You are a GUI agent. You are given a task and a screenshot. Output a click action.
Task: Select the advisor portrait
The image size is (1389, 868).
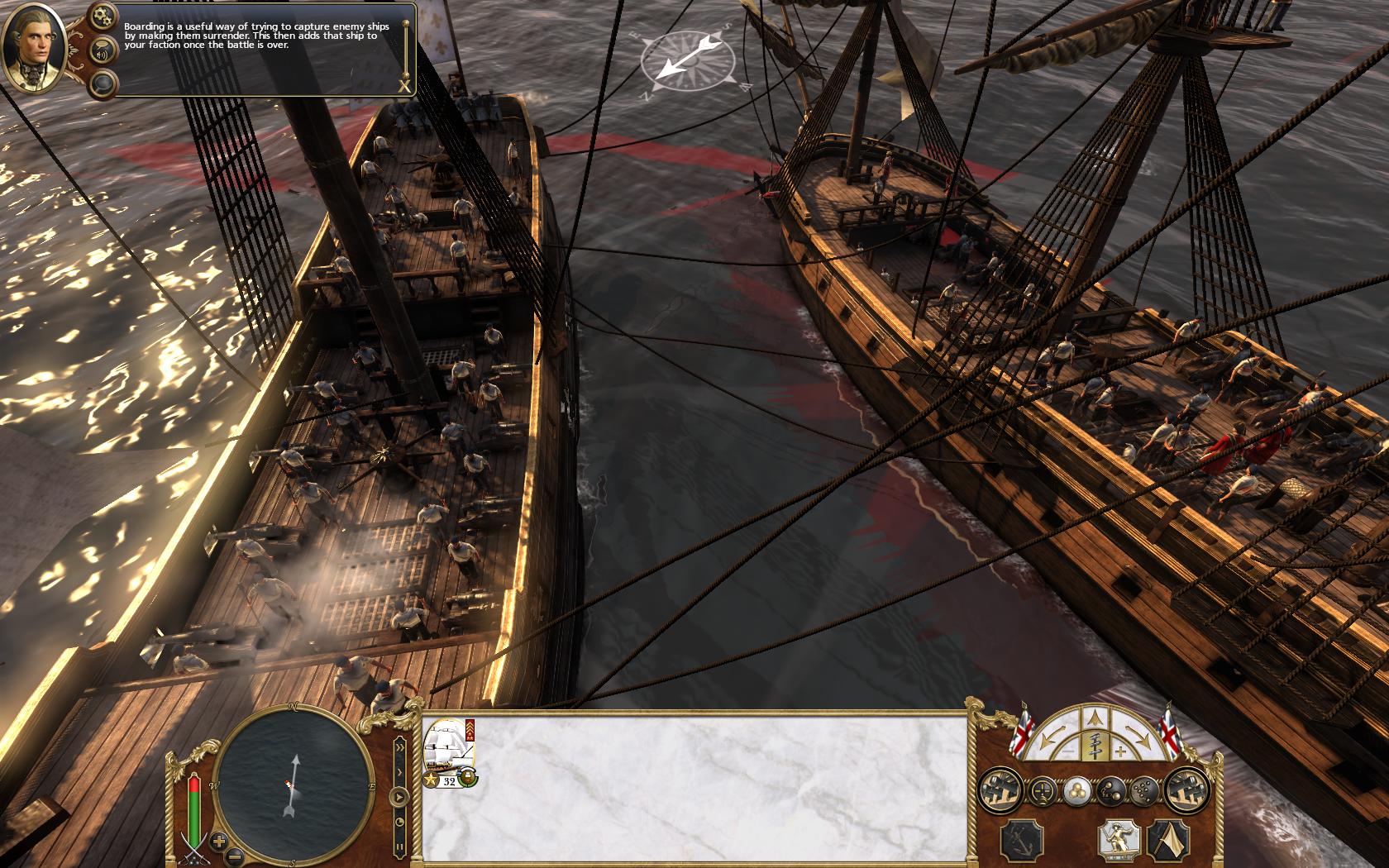(x=35, y=46)
